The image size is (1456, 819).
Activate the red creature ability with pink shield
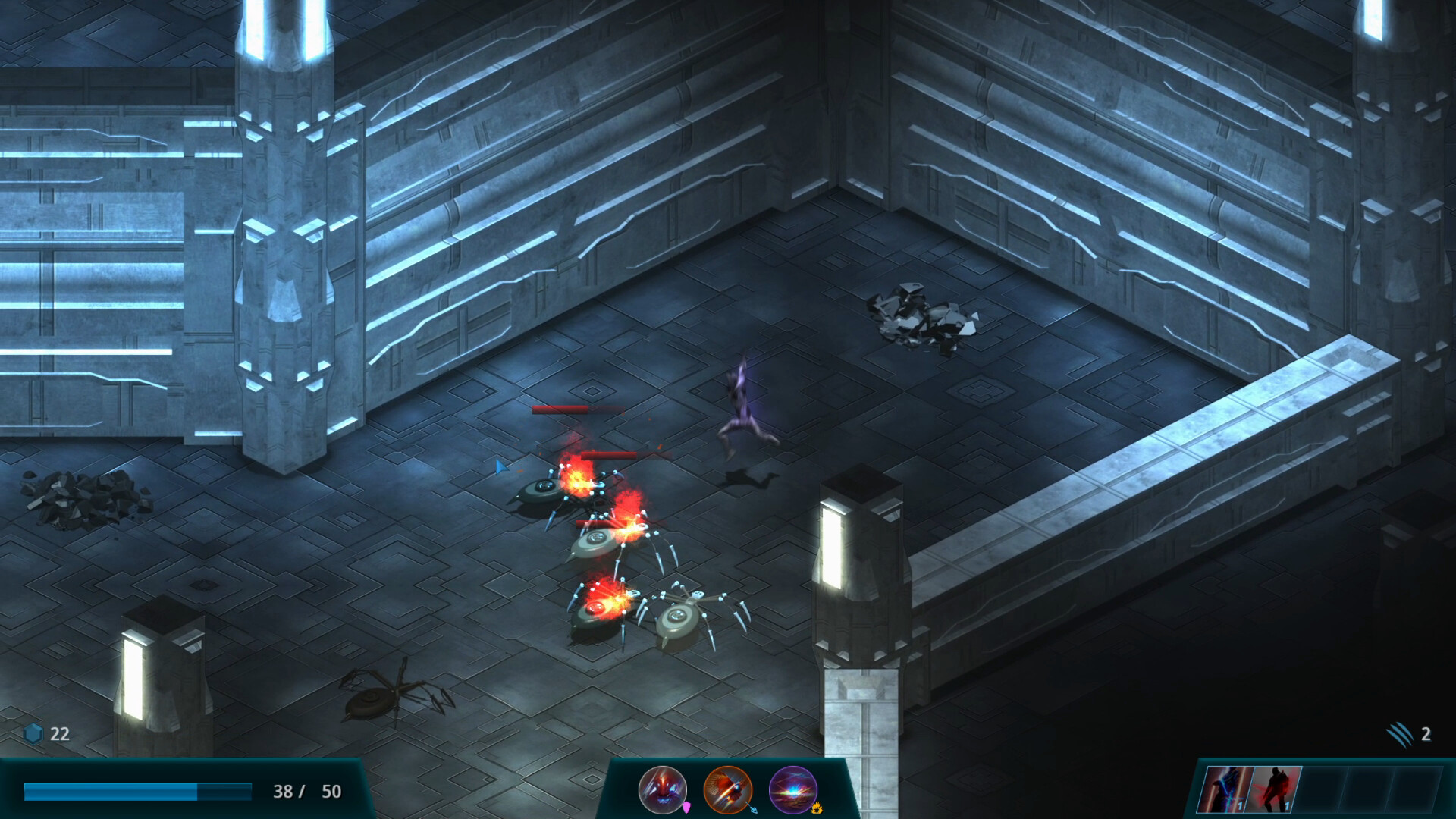click(x=662, y=789)
